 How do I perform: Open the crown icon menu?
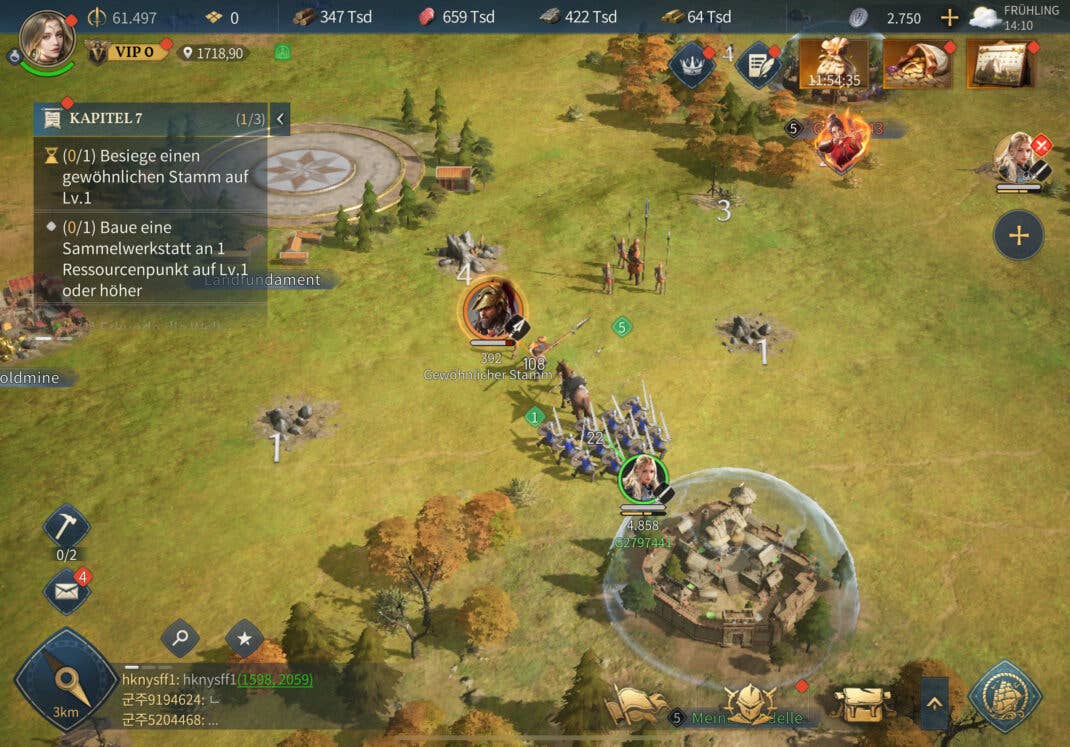point(691,64)
